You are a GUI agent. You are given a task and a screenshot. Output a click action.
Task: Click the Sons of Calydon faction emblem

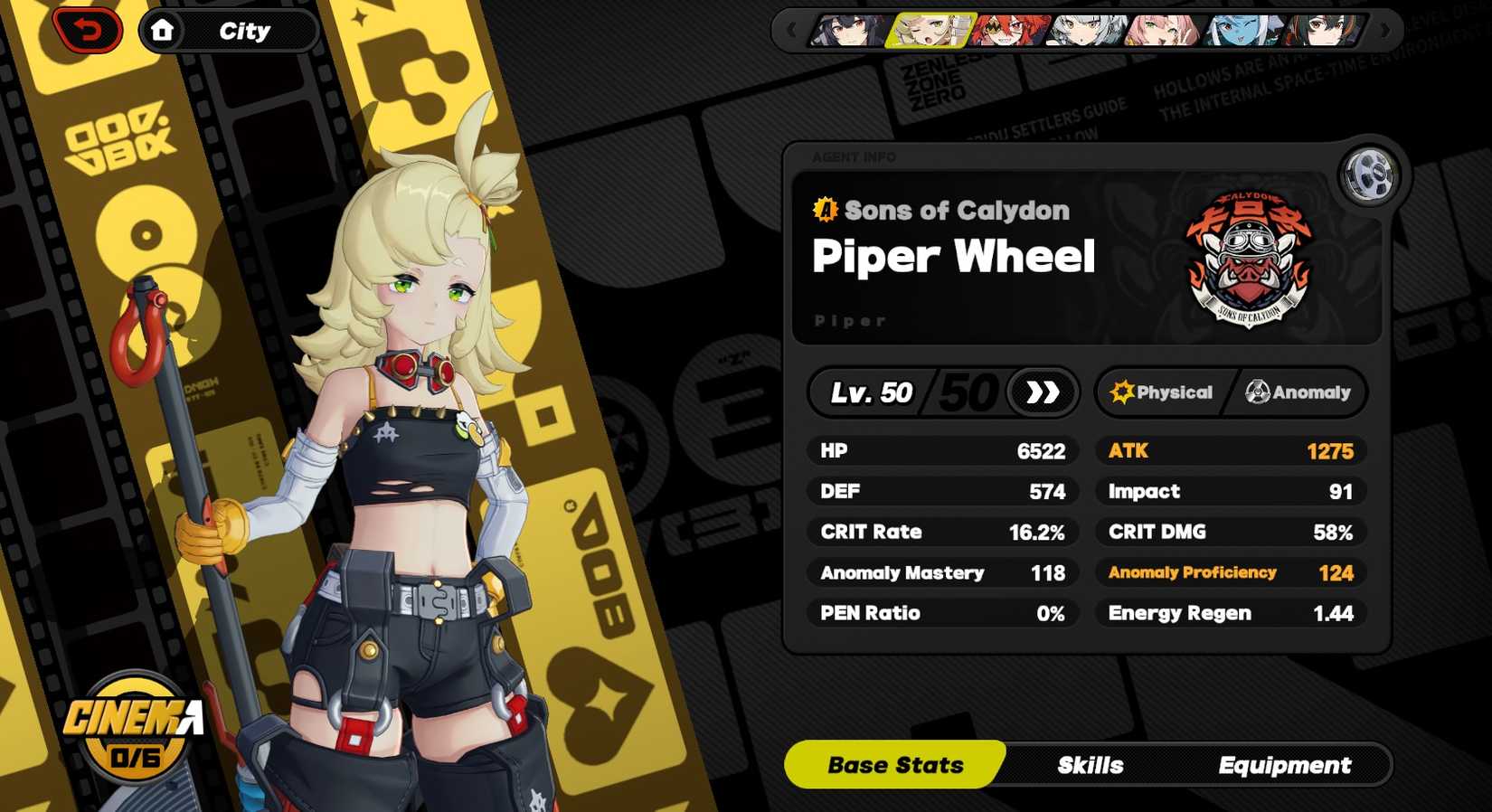(1249, 259)
